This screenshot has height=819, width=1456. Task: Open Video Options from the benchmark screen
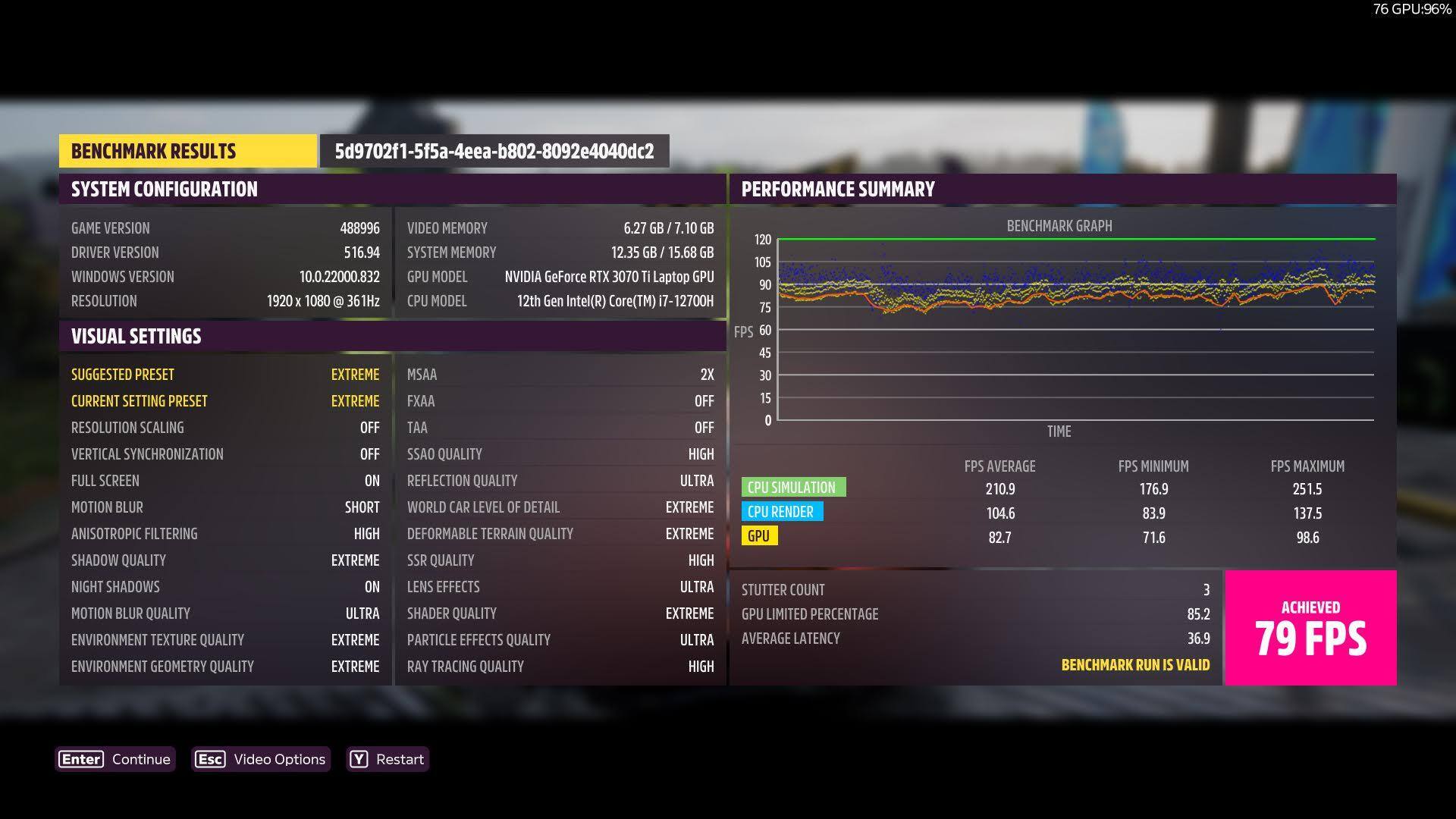pos(261,759)
